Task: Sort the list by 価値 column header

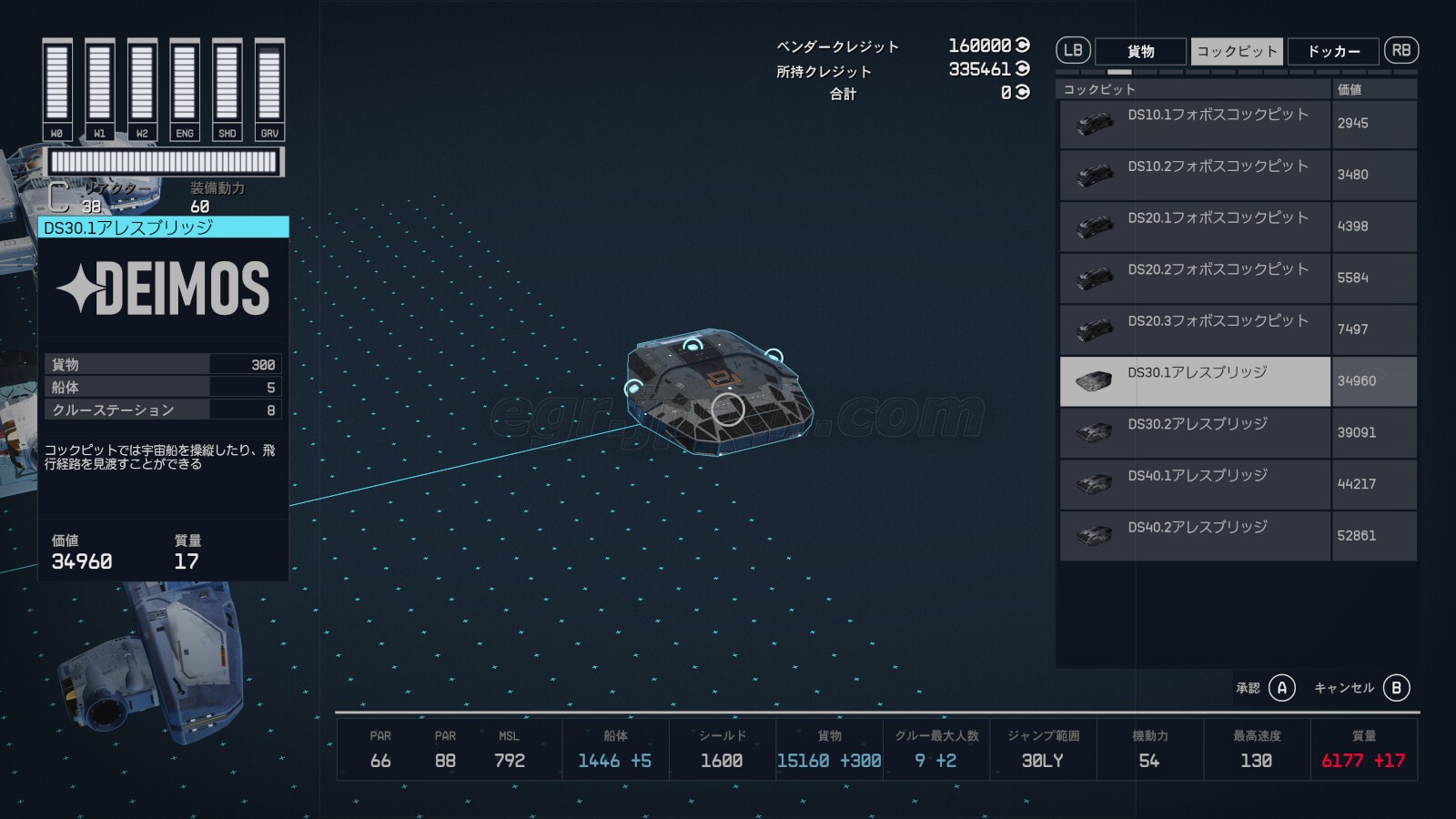Action: (1373, 89)
